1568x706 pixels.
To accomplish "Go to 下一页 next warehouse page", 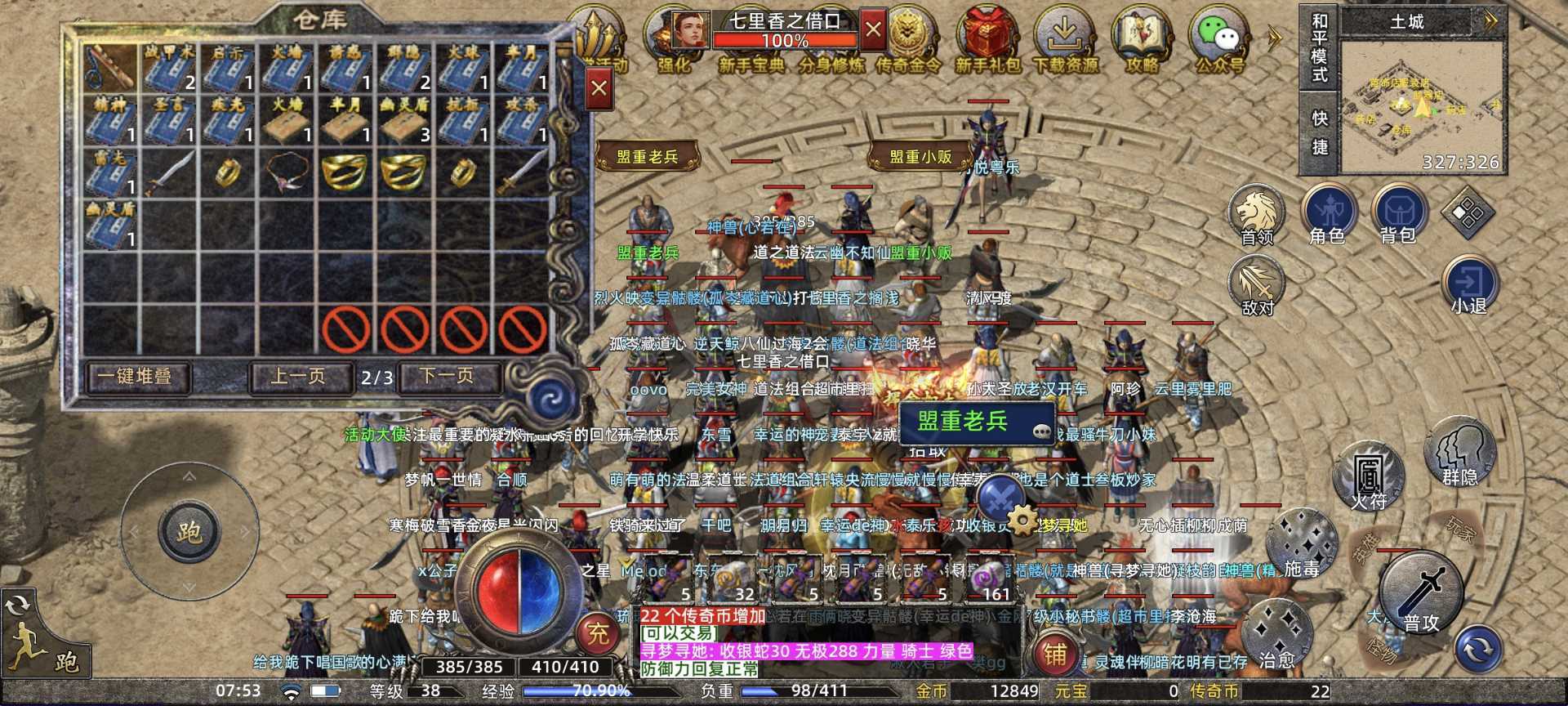I will [x=448, y=376].
